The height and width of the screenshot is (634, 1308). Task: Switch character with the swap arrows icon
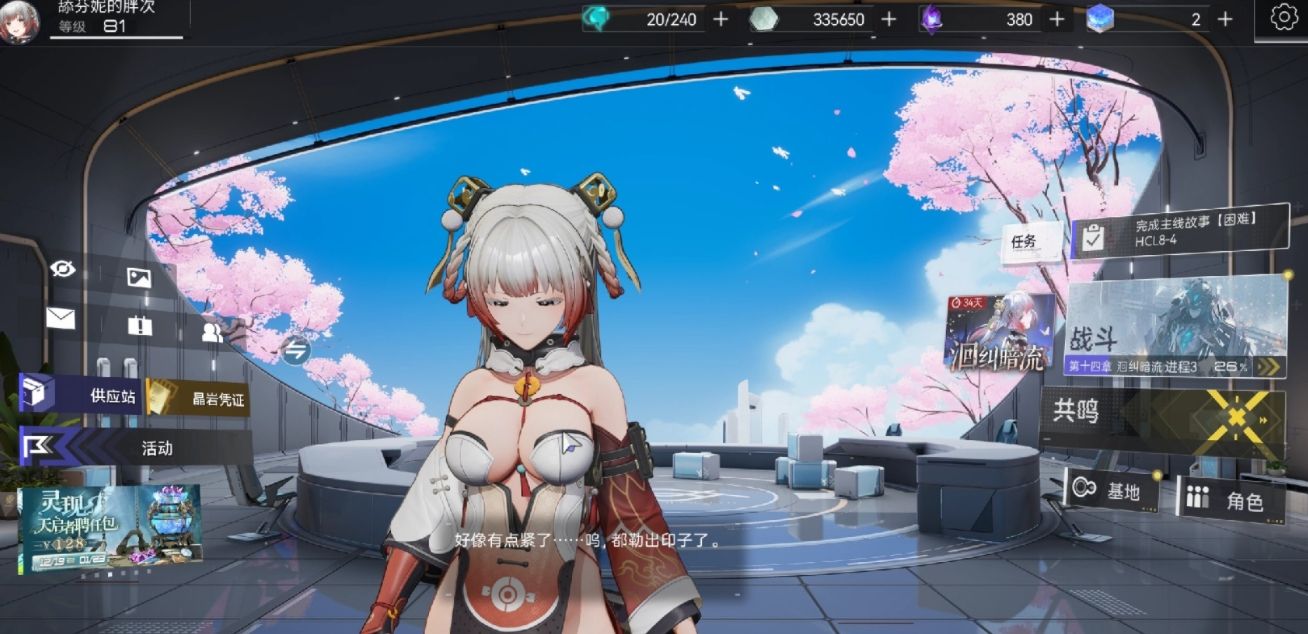point(295,350)
